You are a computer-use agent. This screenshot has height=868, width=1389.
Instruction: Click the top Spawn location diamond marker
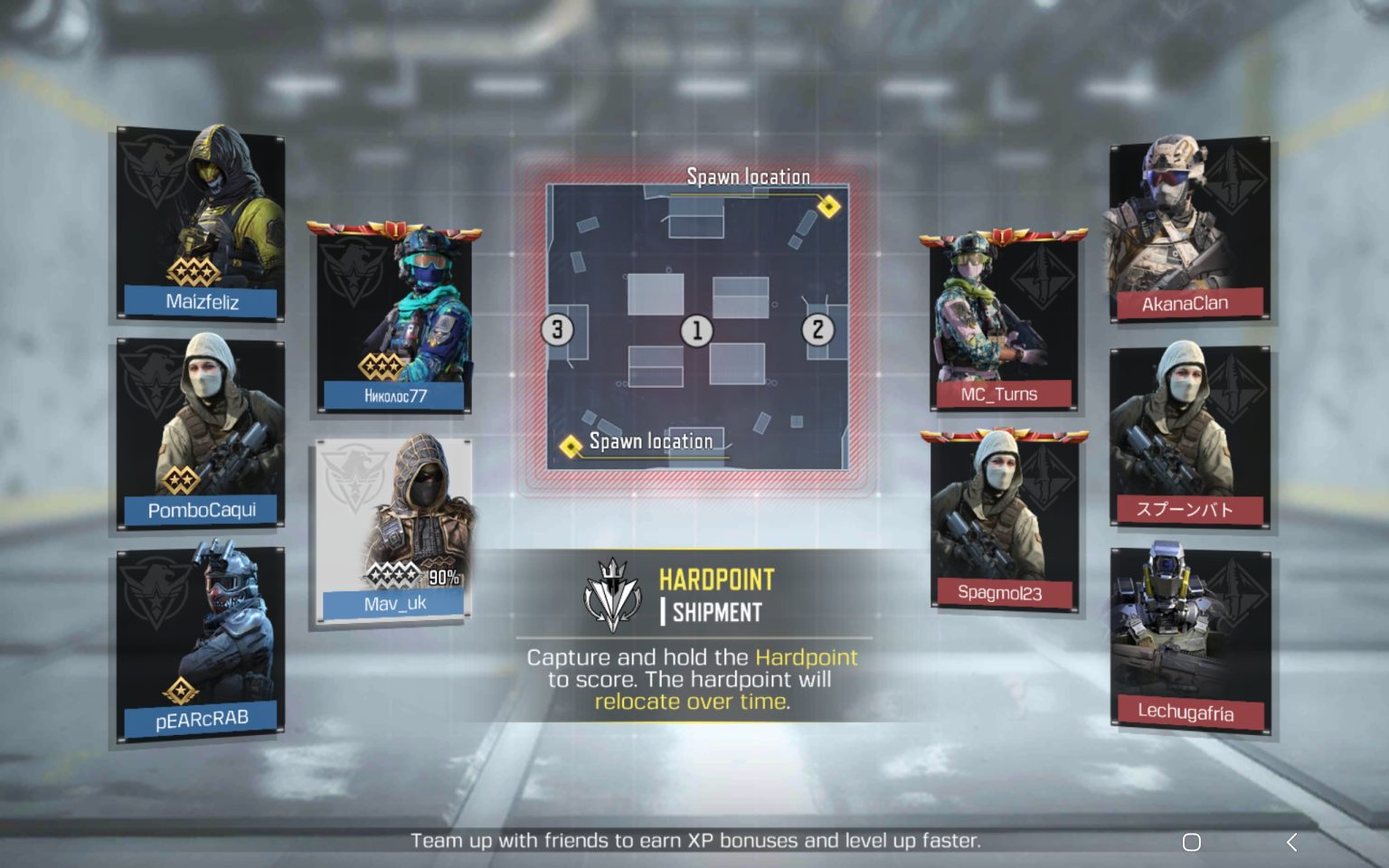click(x=827, y=205)
